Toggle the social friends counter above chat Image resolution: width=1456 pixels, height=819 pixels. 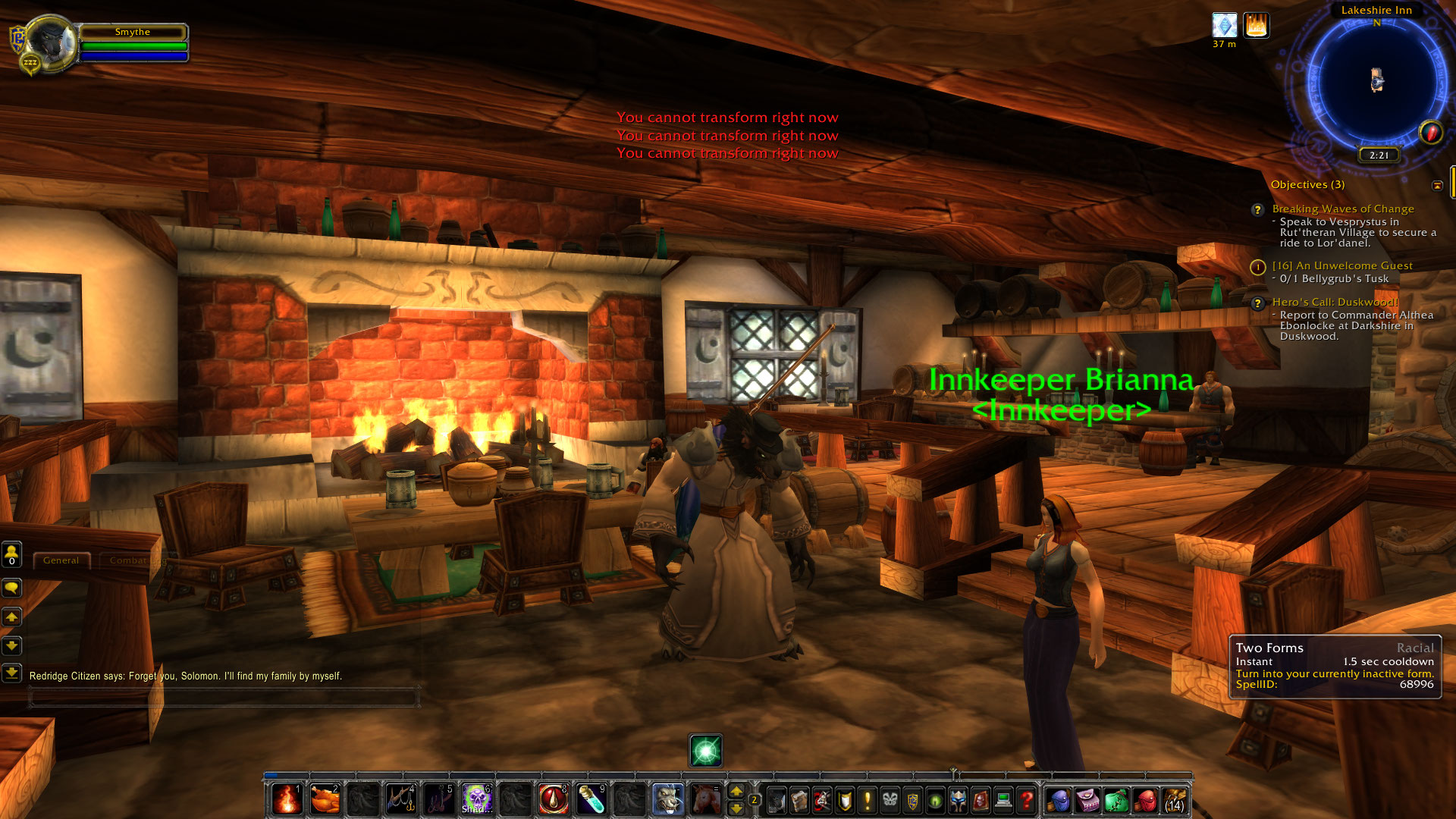[12, 556]
